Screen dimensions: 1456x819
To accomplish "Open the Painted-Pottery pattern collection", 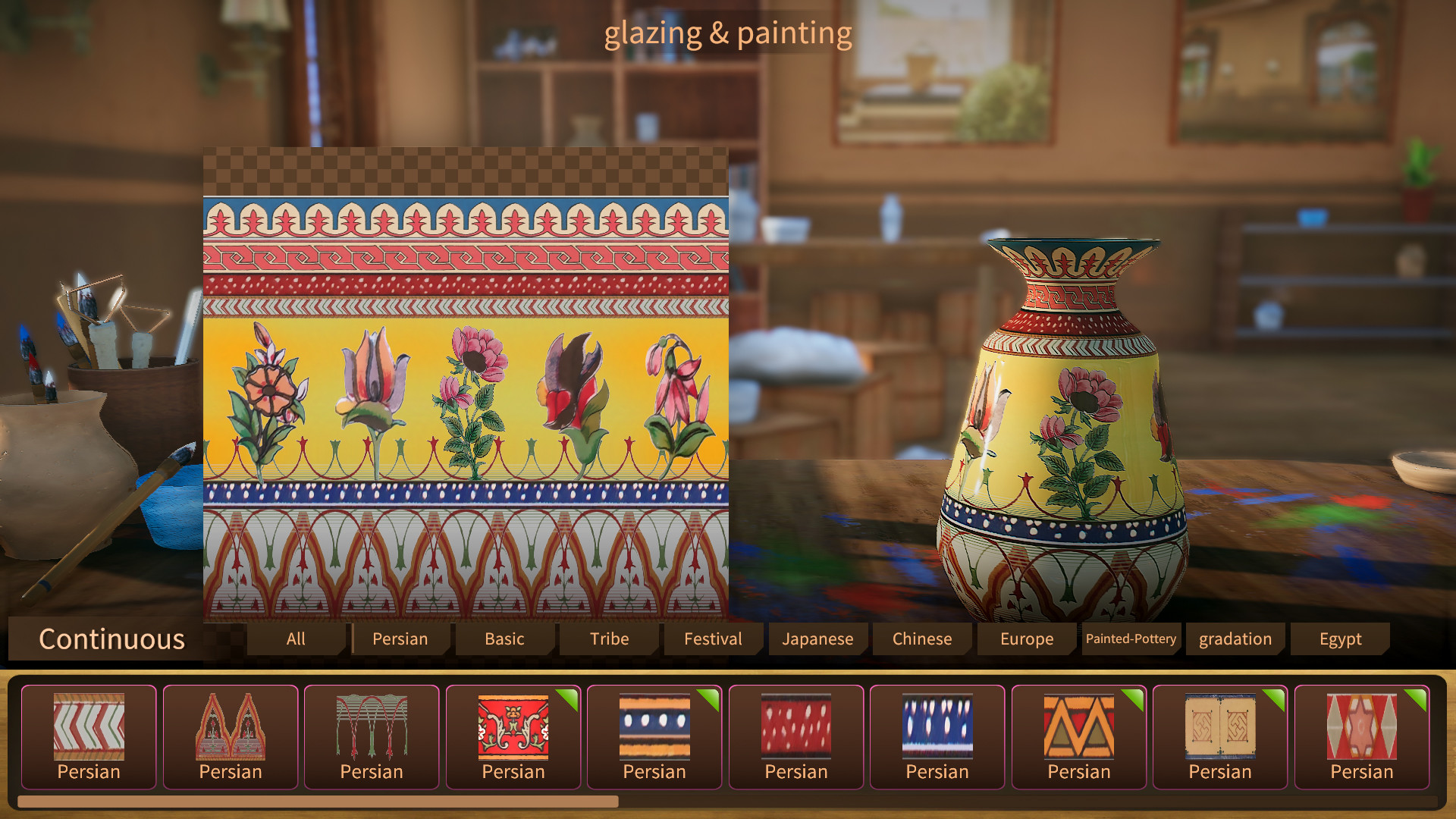I will point(1130,639).
